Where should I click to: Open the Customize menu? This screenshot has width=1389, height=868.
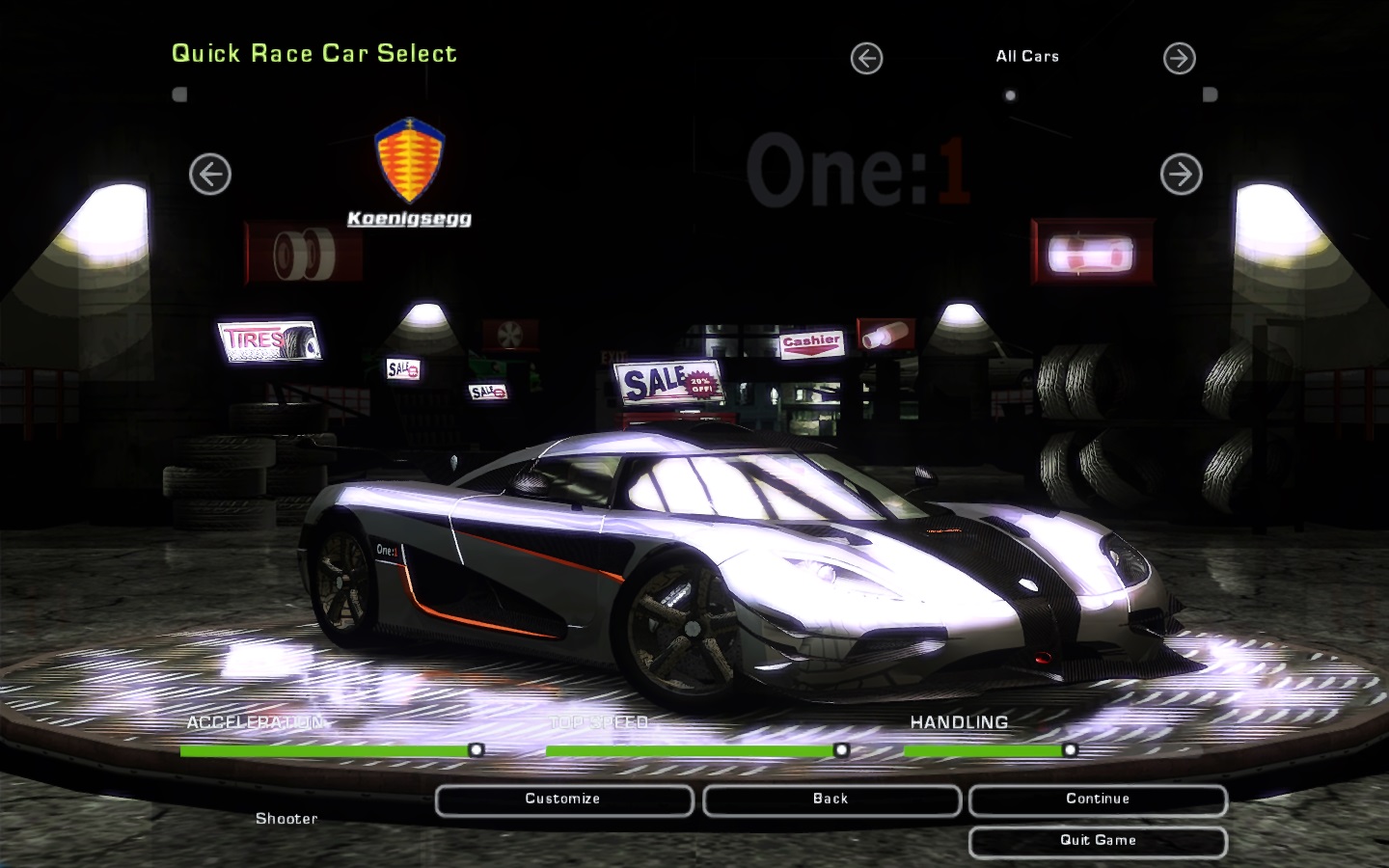click(563, 800)
